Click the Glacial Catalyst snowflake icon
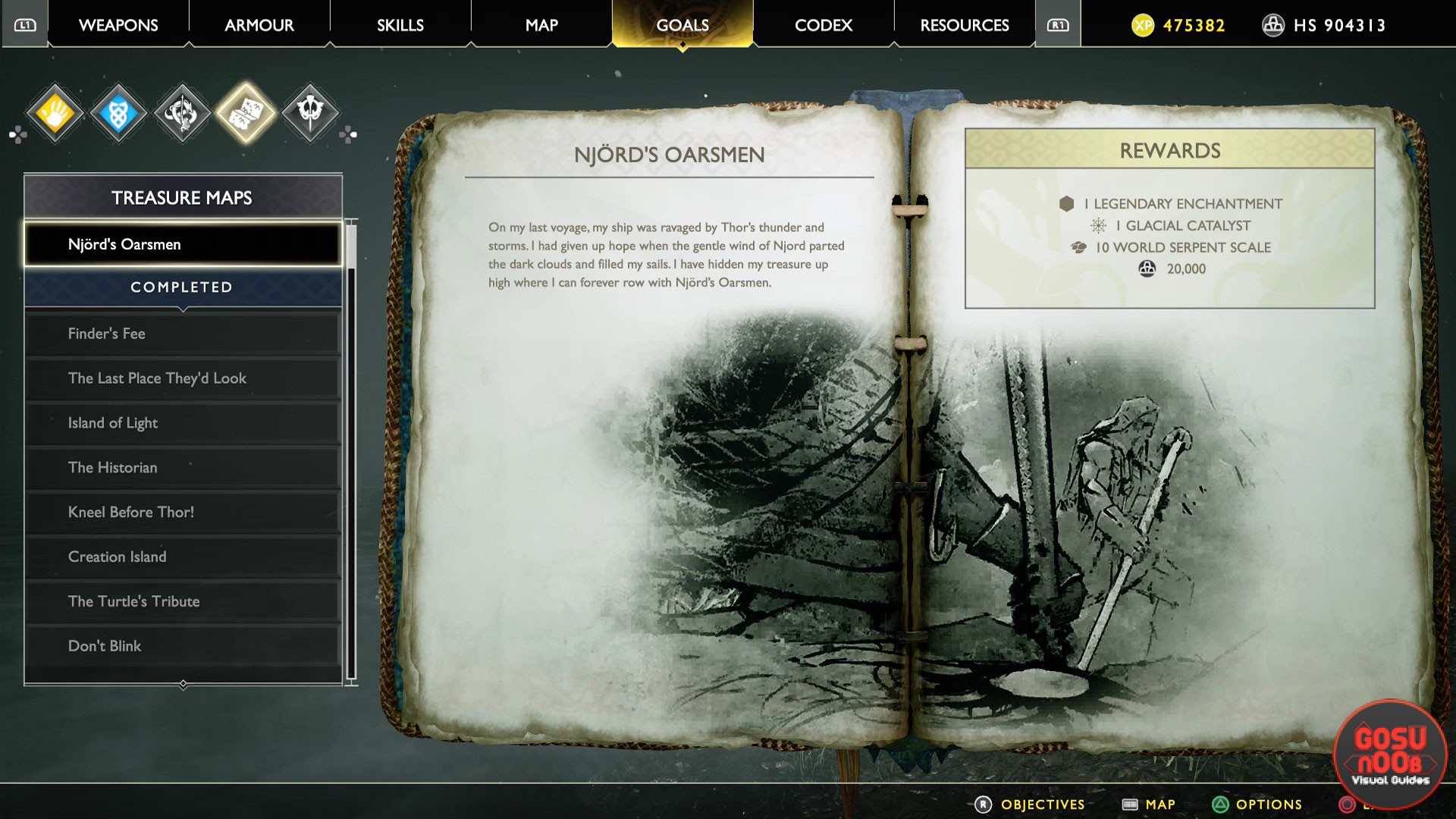The width and height of the screenshot is (1456, 819). point(1098,225)
